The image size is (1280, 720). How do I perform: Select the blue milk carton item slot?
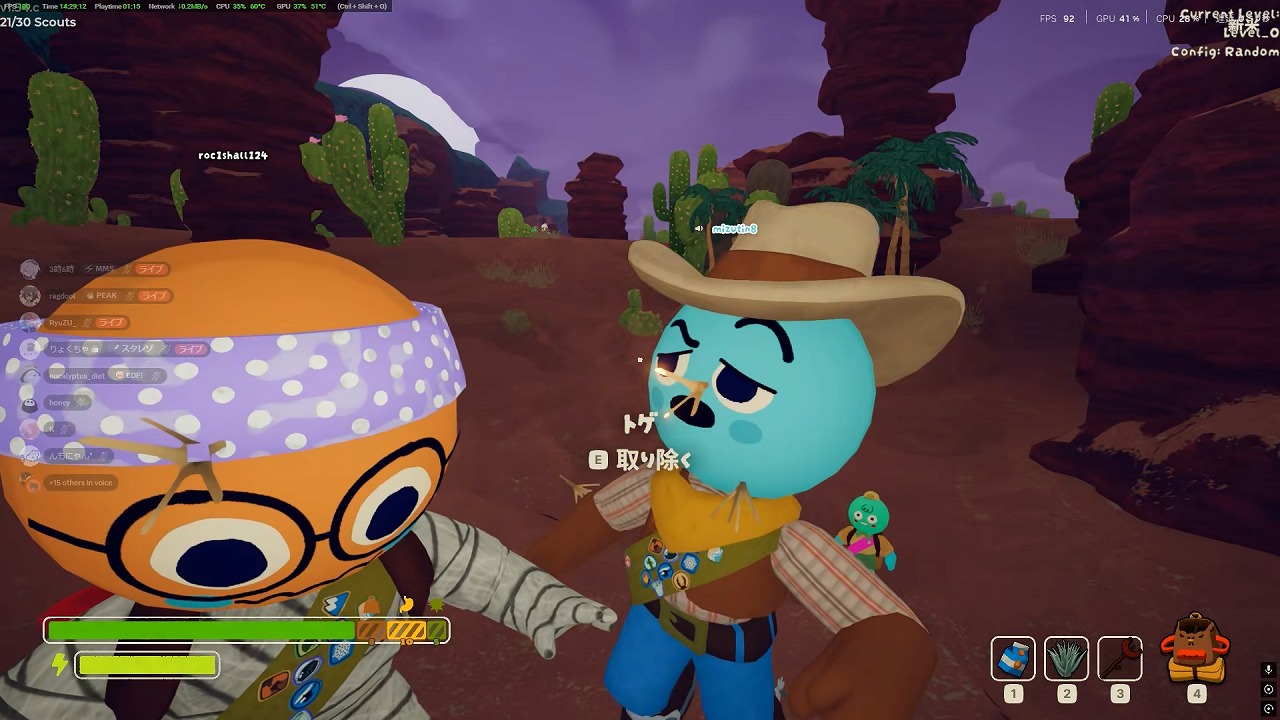click(1013, 658)
